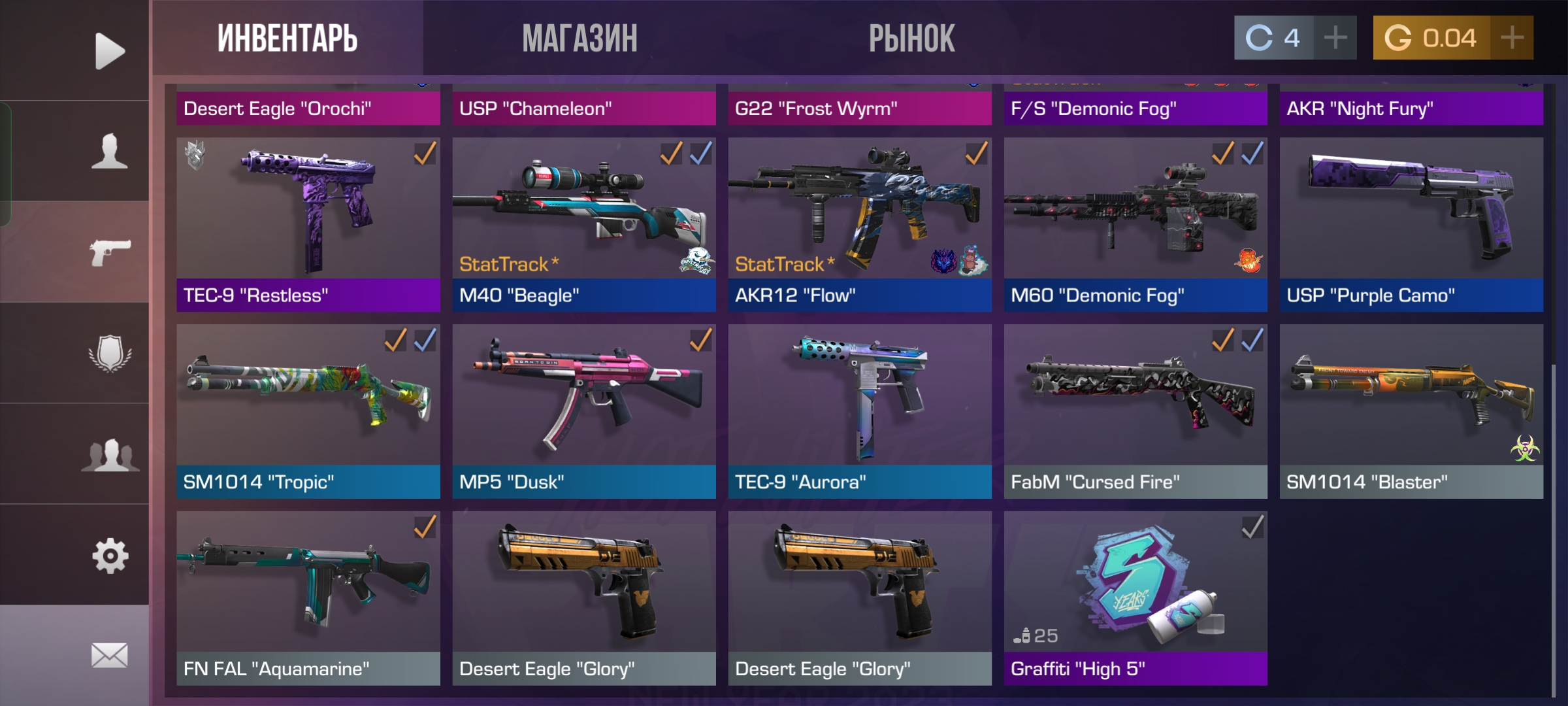Open the player profile icon
1568x706 pixels.
point(109,151)
